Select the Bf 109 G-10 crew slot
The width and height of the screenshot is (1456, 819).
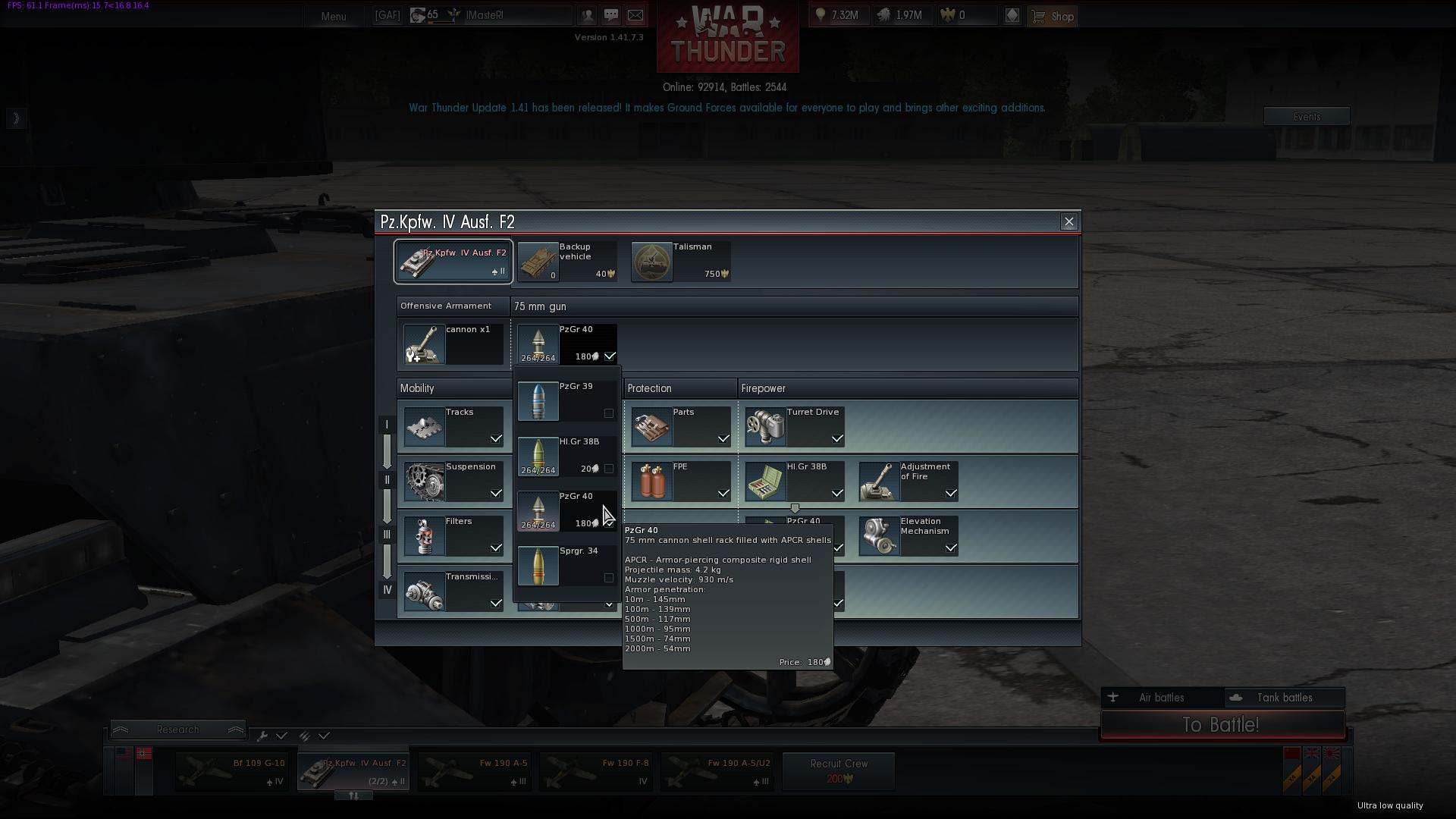coord(231,771)
